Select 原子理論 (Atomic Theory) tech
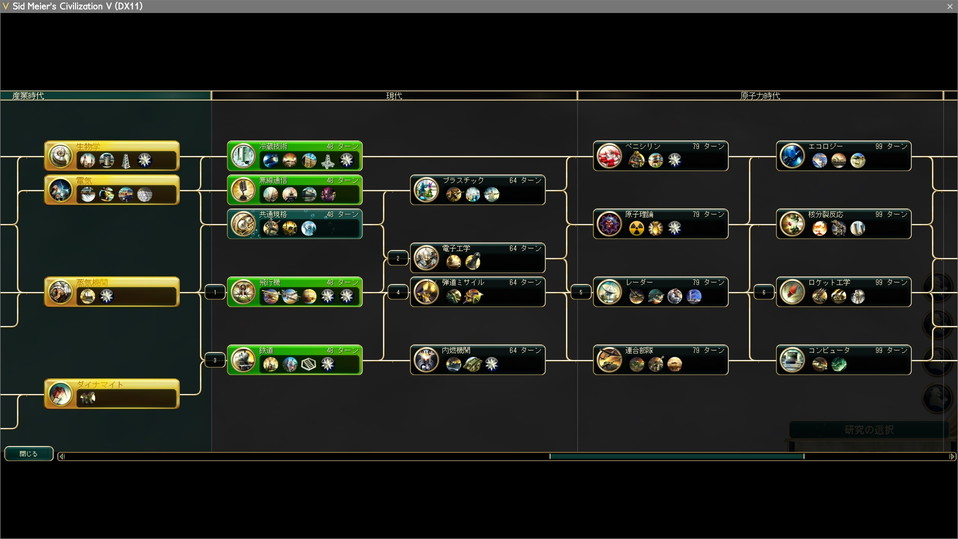The image size is (958, 539). pos(661,223)
